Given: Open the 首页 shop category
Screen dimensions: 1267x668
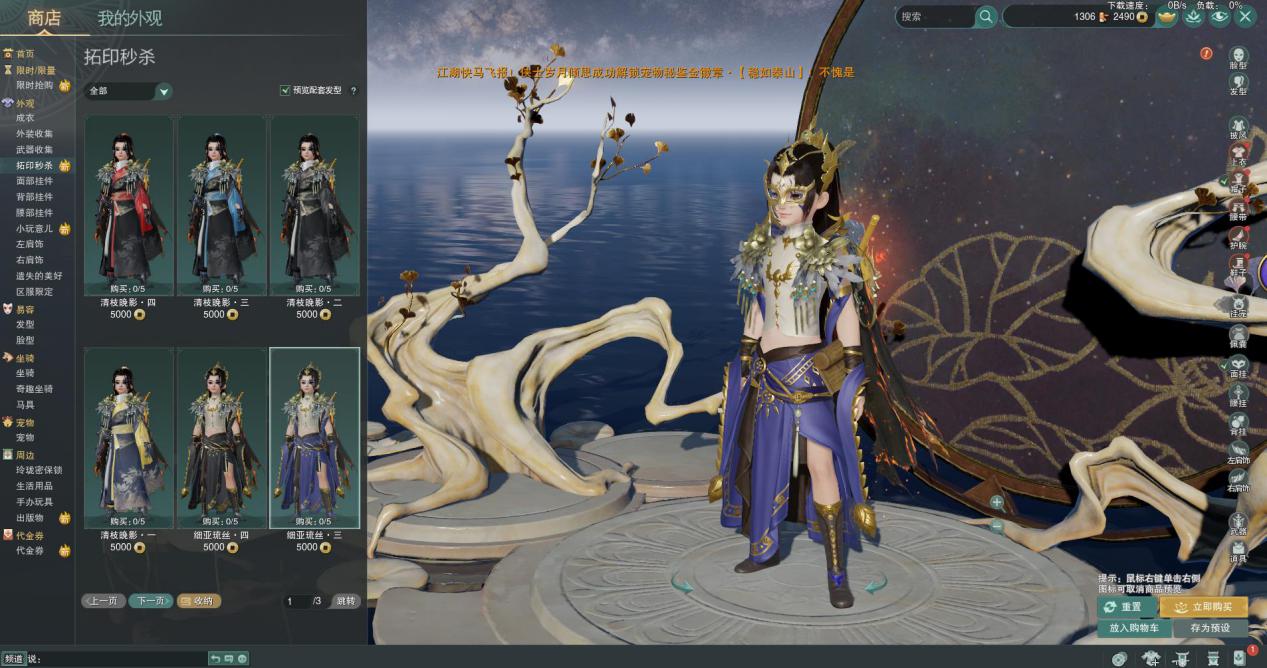Looking at the screenshot, I should click(25, 54).
